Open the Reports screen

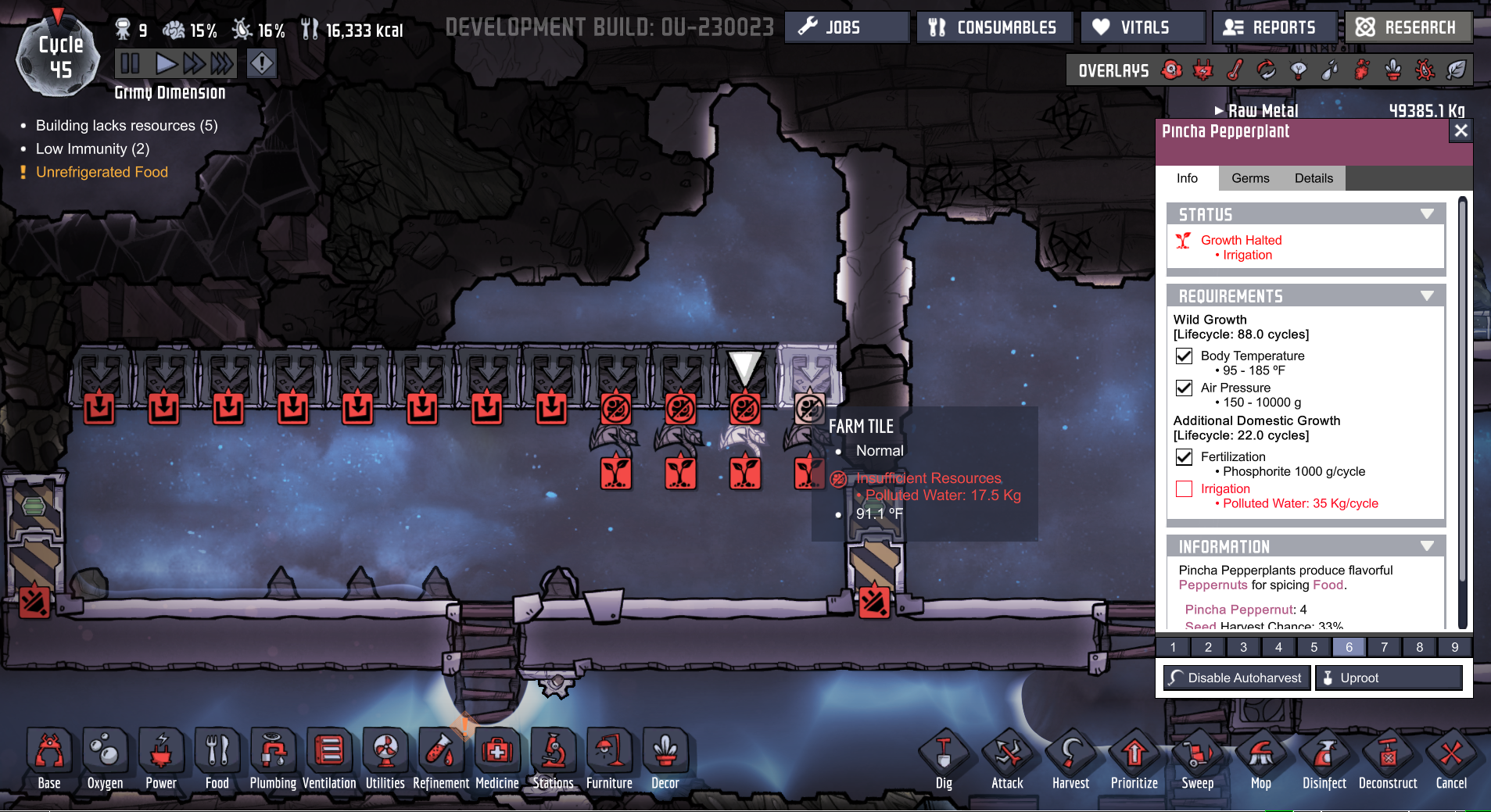pyautogui.click(x=1274, y=27)
